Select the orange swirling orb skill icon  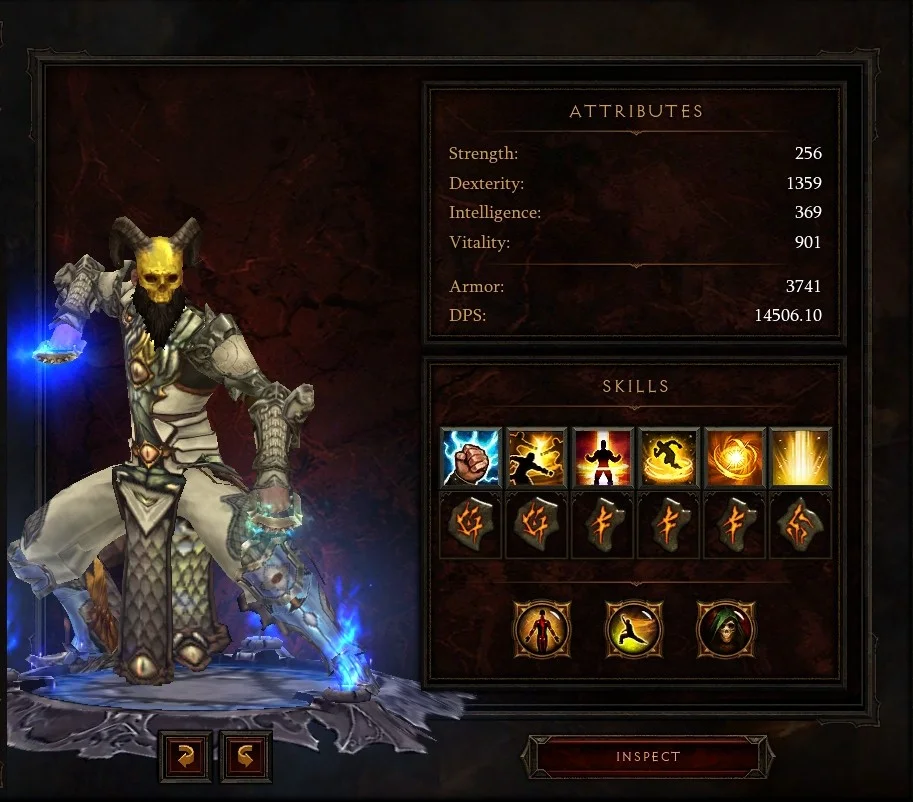tap(733, 458)
